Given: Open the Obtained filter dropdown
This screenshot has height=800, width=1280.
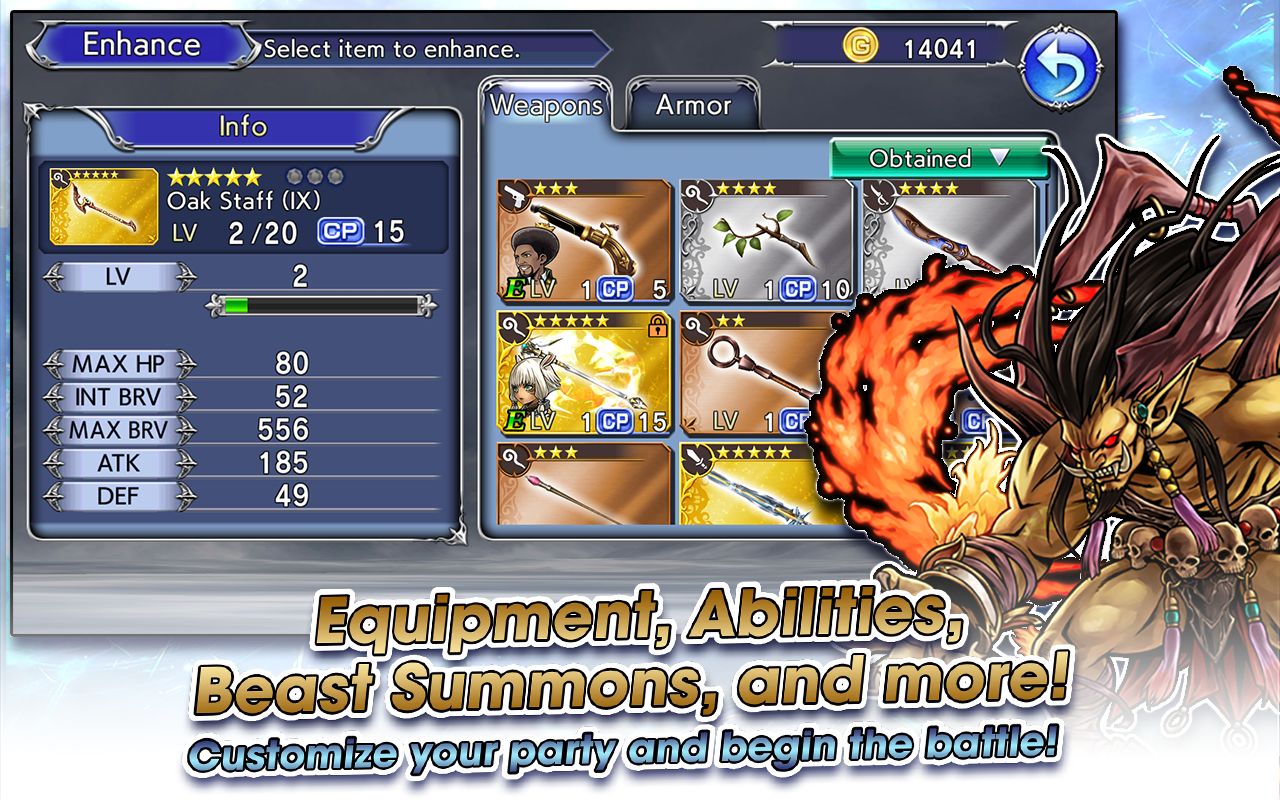Looking at the screenshot, I should 938,158.
